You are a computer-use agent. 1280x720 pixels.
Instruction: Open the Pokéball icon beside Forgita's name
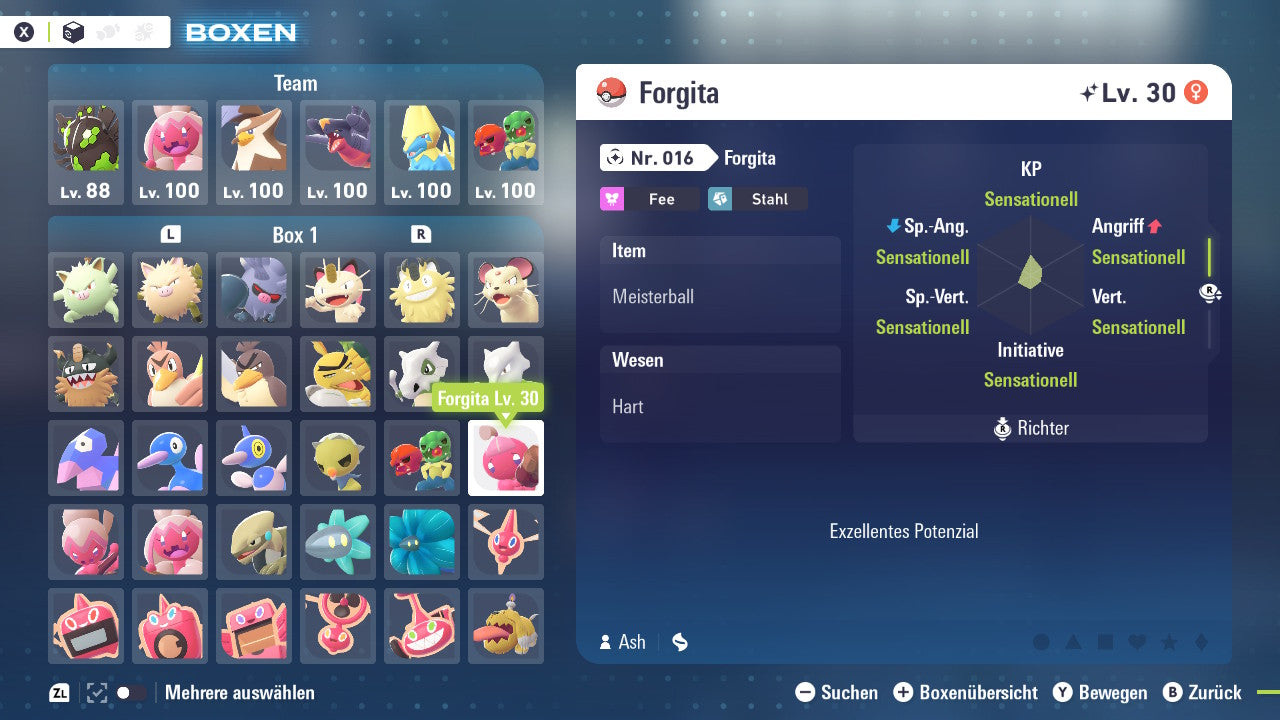(x=609, y=92)
